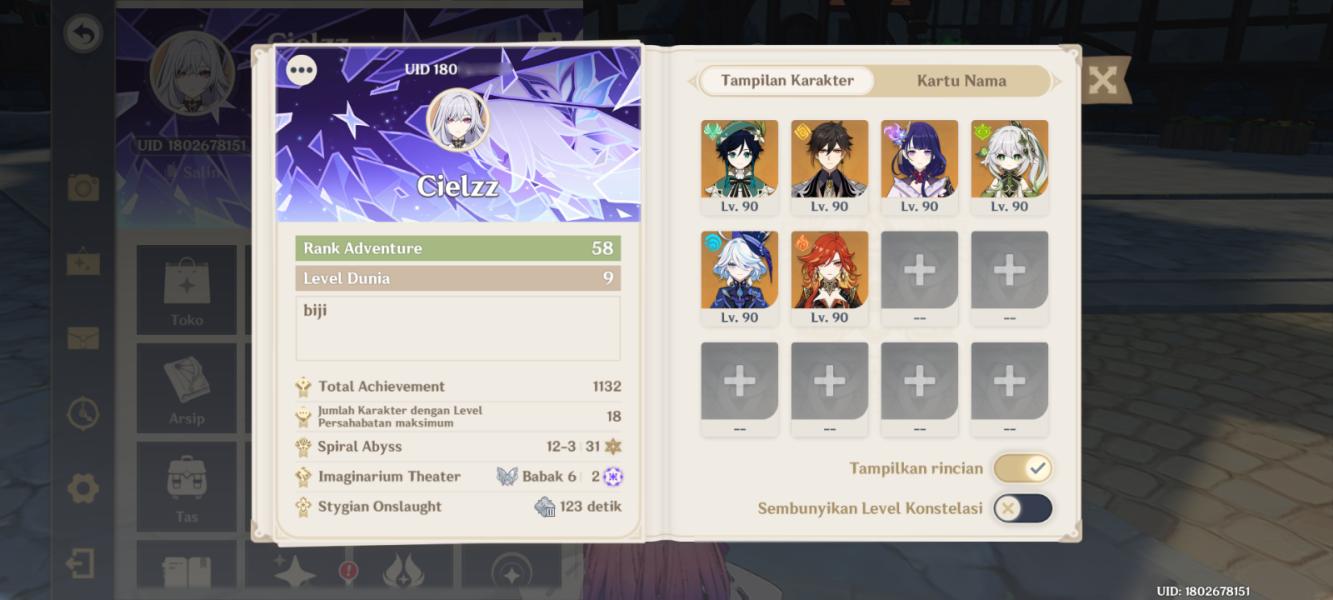Open the Arsip archive menu
This screenshot has width=1333, height=600.
(x=187, y=388)
